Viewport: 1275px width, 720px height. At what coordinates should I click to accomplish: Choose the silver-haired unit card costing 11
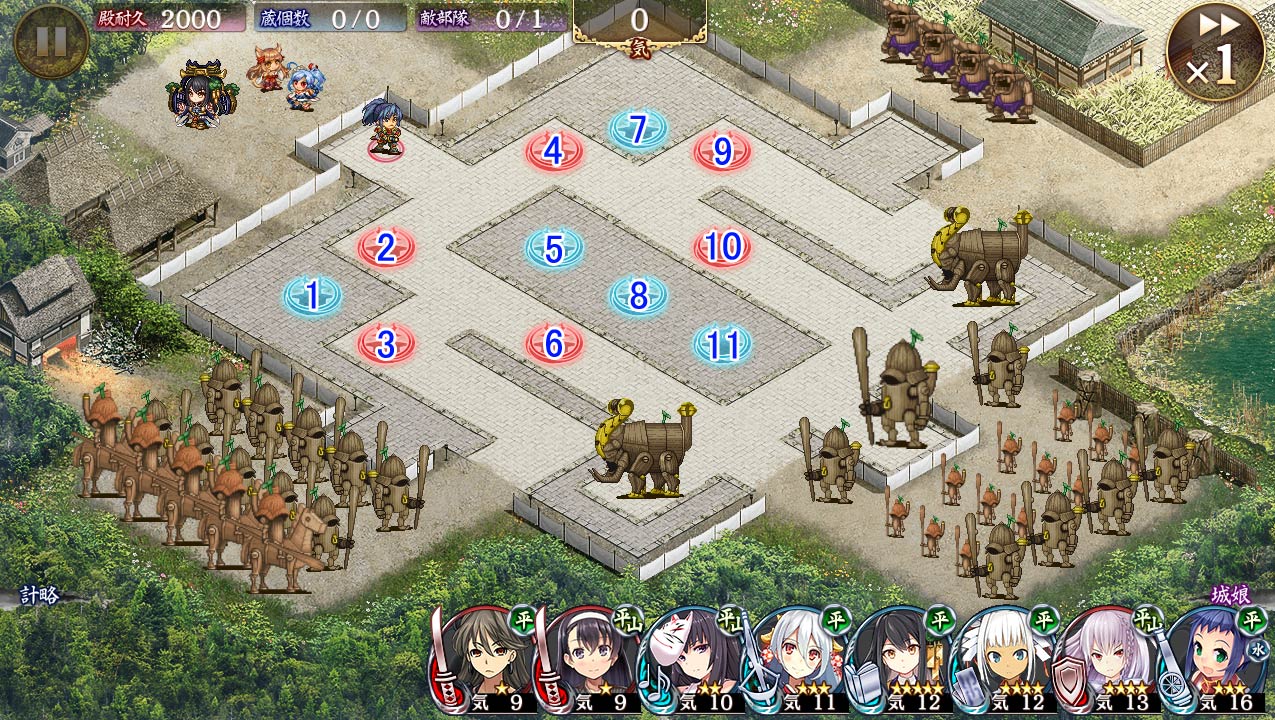pos(795,662)
